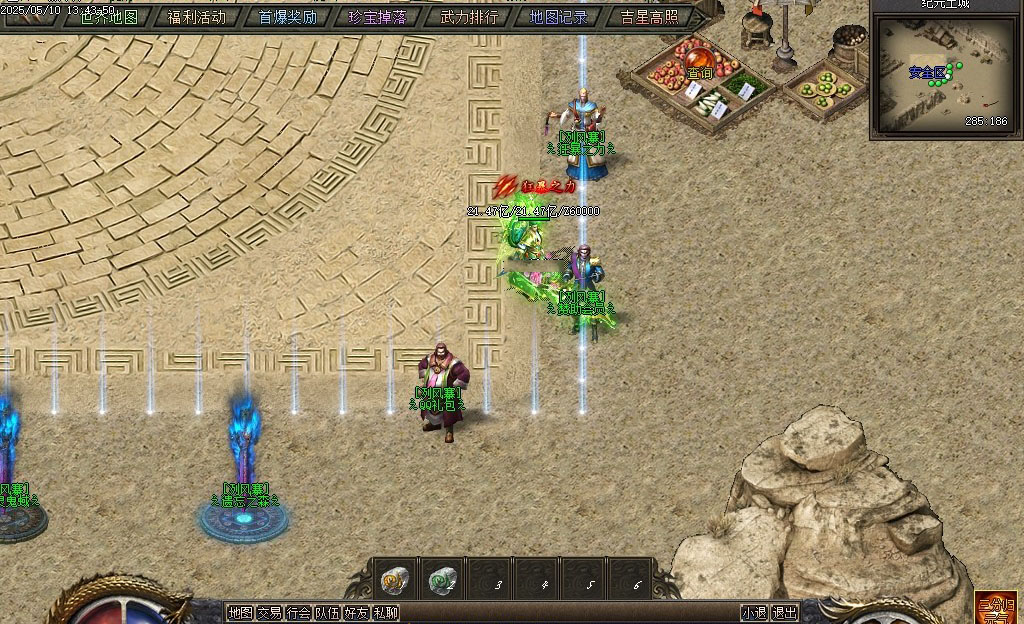1024x624 pixels.
Task: Start a 私聊 private chat
Action: click(386, 613)
